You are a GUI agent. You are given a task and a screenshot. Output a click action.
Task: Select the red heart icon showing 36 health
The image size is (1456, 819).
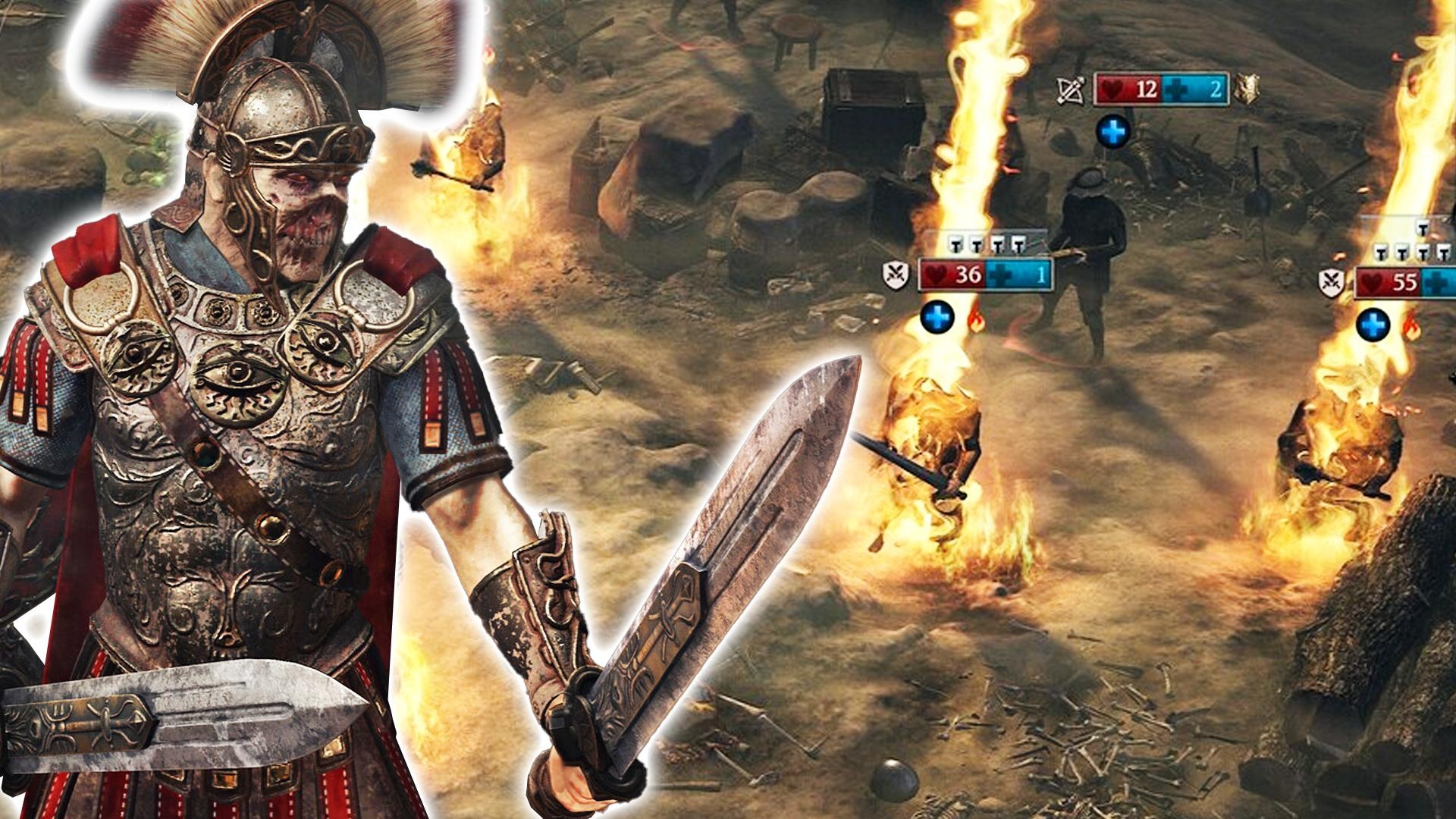(936, 273)
